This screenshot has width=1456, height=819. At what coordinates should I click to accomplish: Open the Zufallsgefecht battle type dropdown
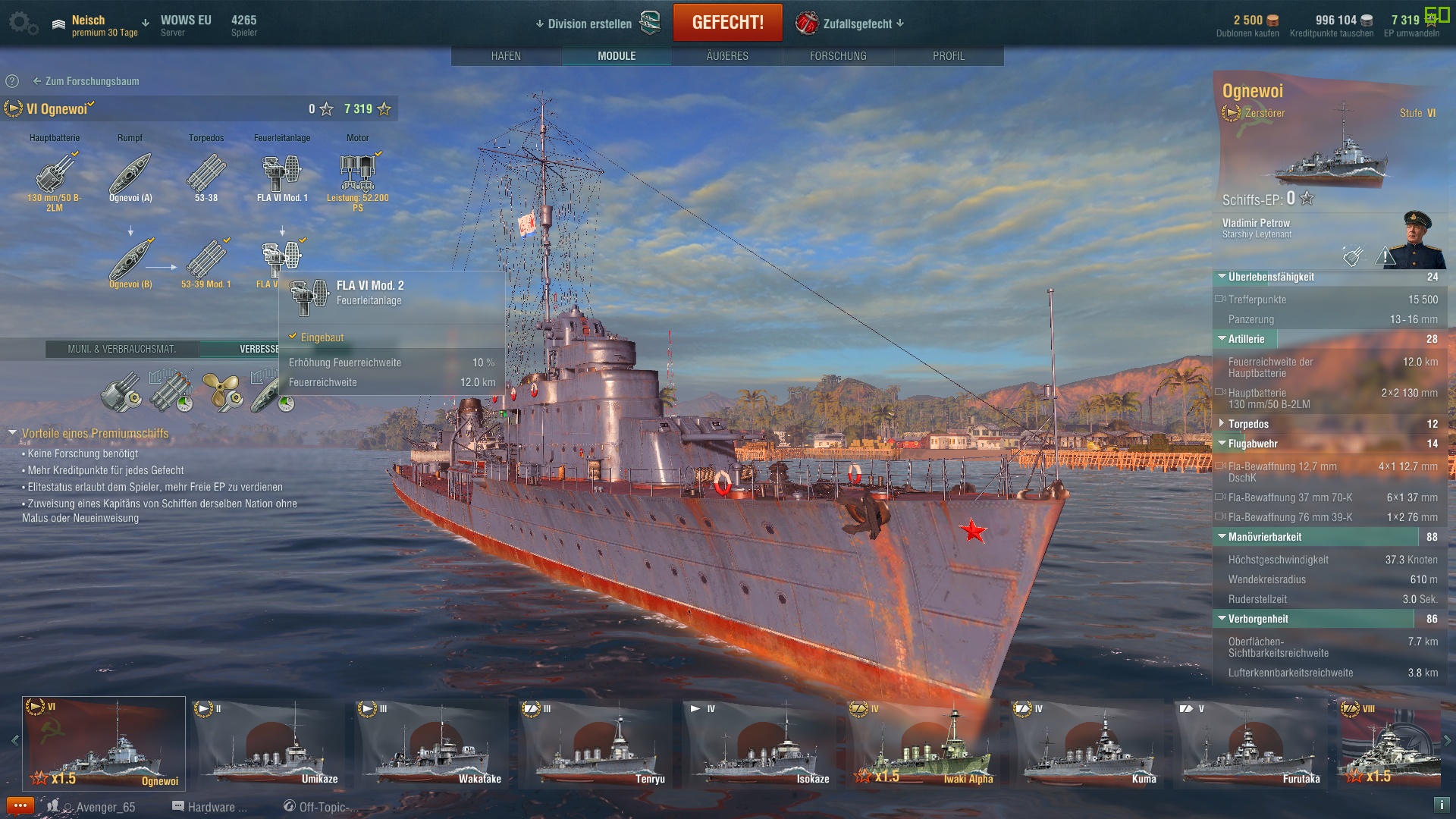(857, 24)
